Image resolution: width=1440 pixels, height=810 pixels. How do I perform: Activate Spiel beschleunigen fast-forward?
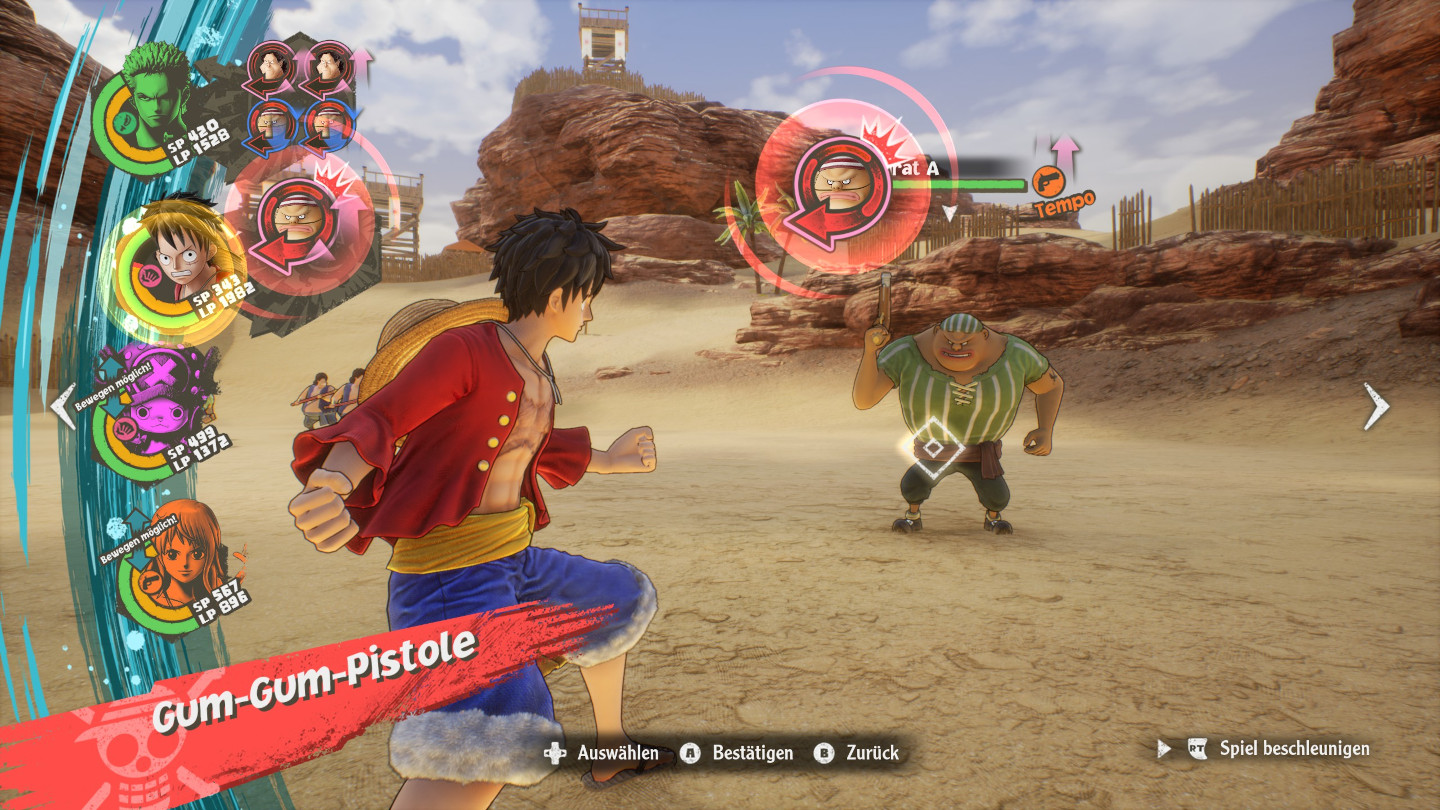tap(1280, 748)
